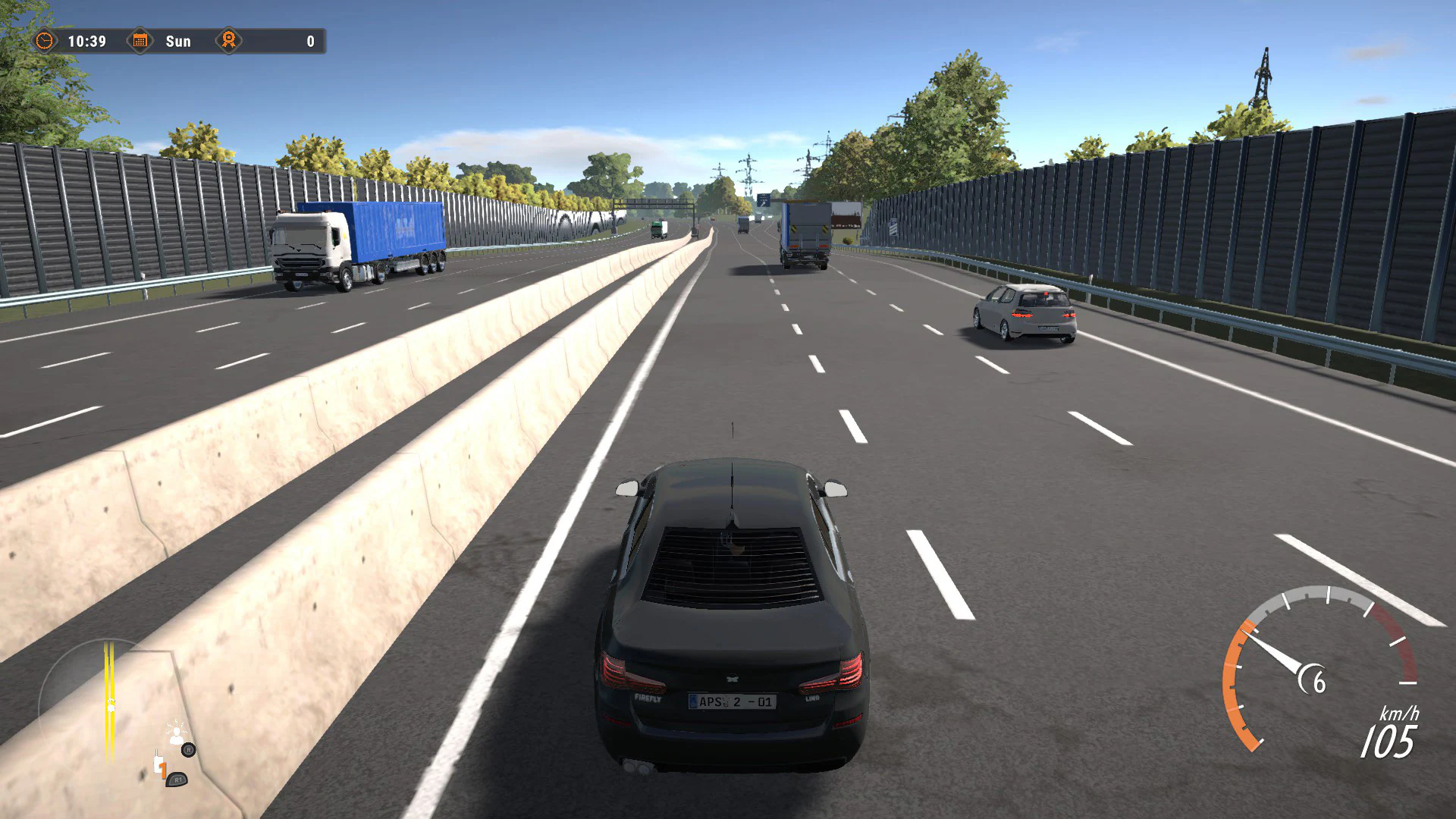Viewport: 1456px width, 819px height.
Task: Expand the Sun day-of-week indicator
Action: pos(179,42)
